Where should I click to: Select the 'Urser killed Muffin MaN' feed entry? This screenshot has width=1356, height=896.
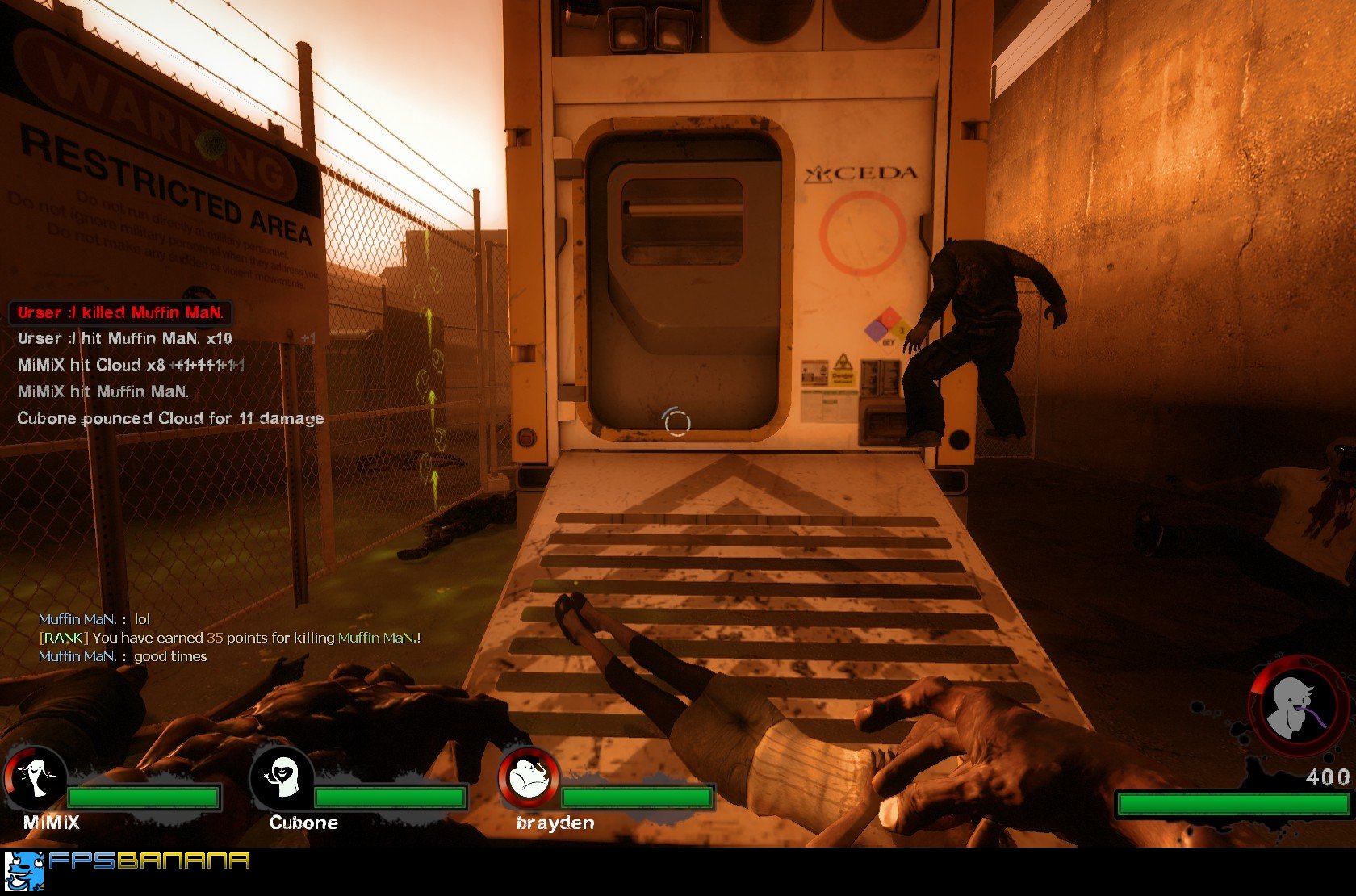point(121,312)
